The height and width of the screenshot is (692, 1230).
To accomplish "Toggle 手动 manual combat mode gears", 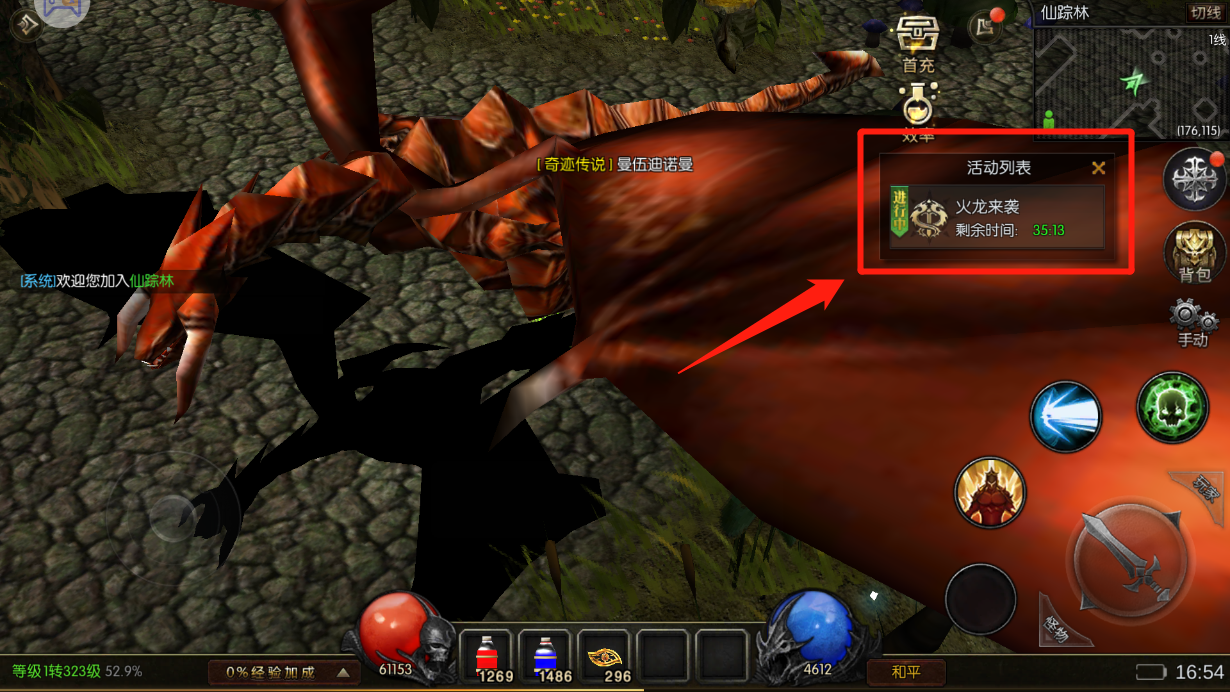I will pos(1193,324).
